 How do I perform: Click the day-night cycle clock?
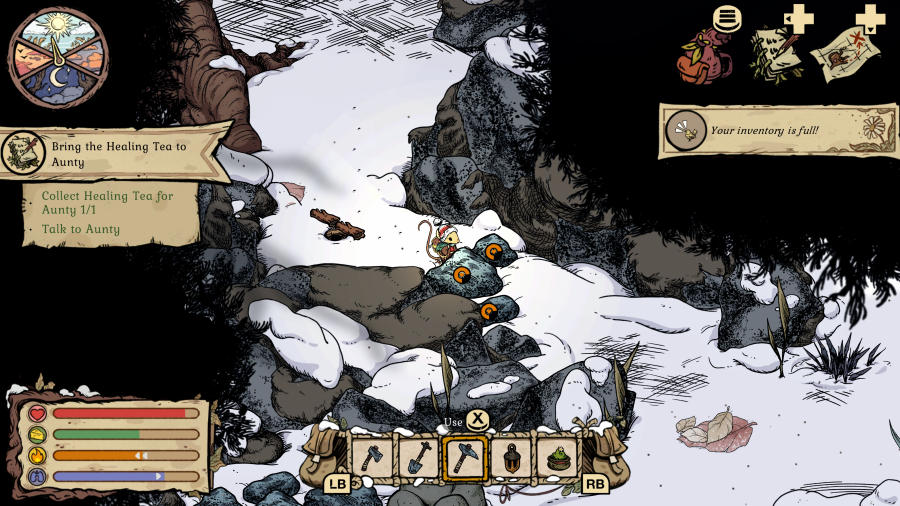coord(58,56)
